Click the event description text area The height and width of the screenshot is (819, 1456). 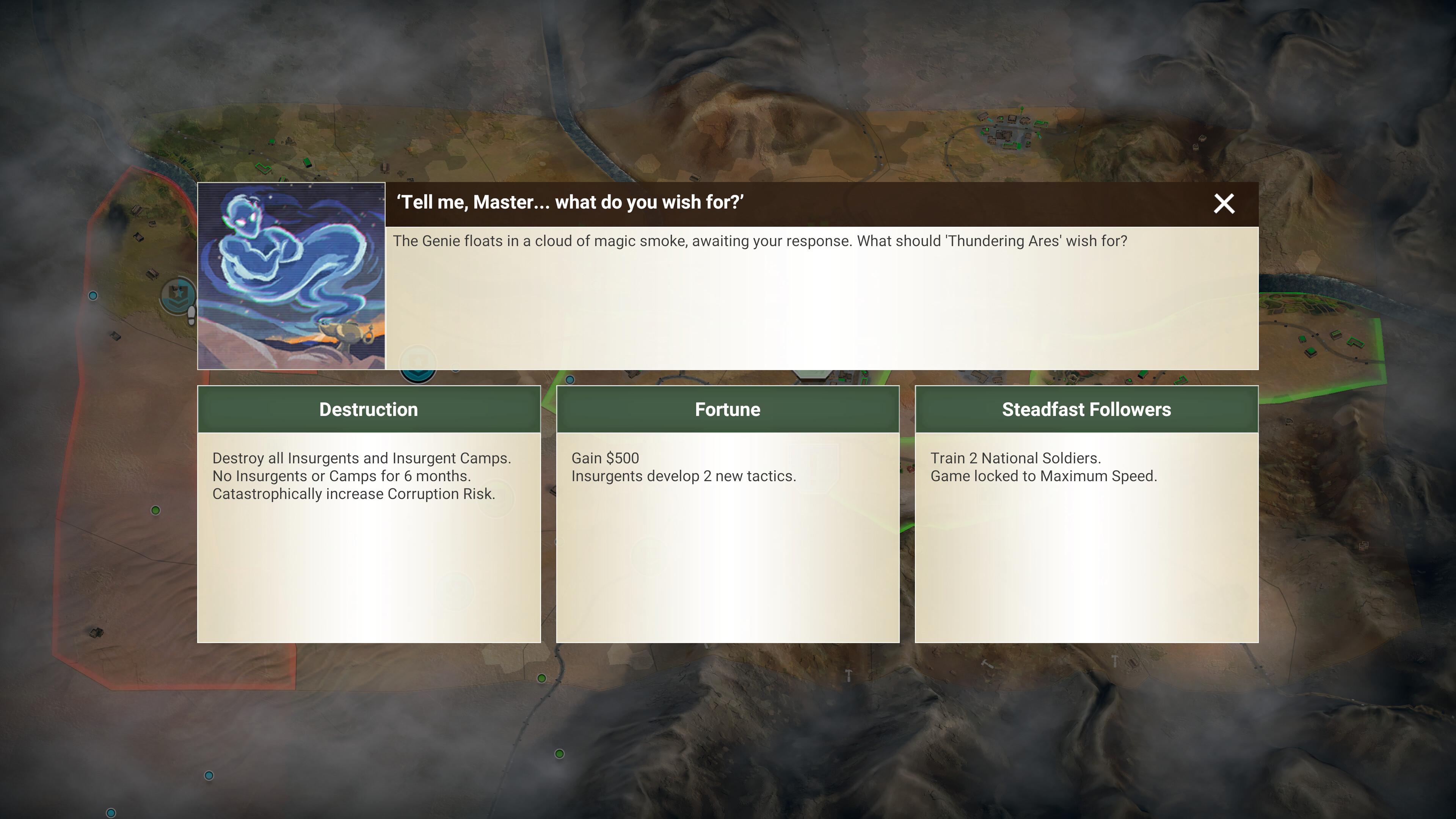click(703, 241)
